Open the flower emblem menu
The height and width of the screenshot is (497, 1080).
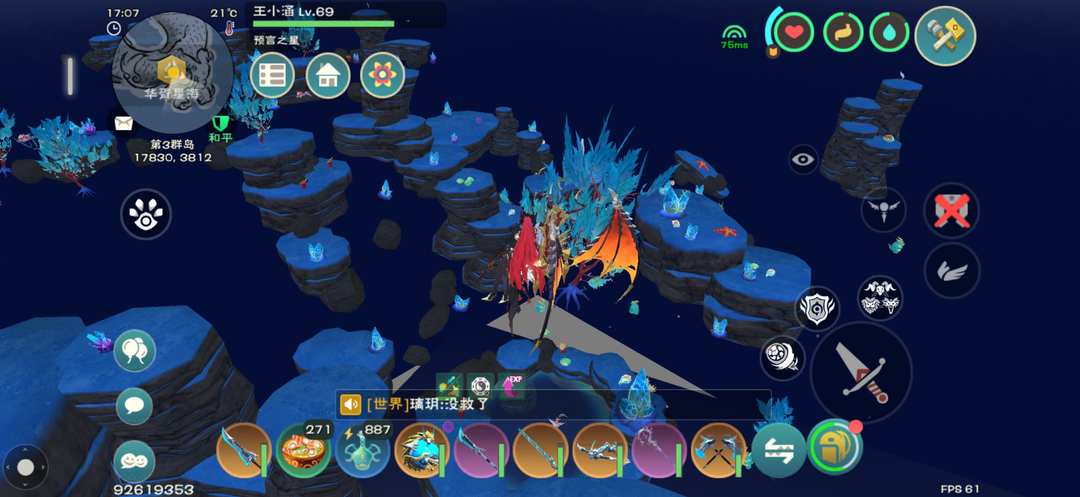coord(382,75)
